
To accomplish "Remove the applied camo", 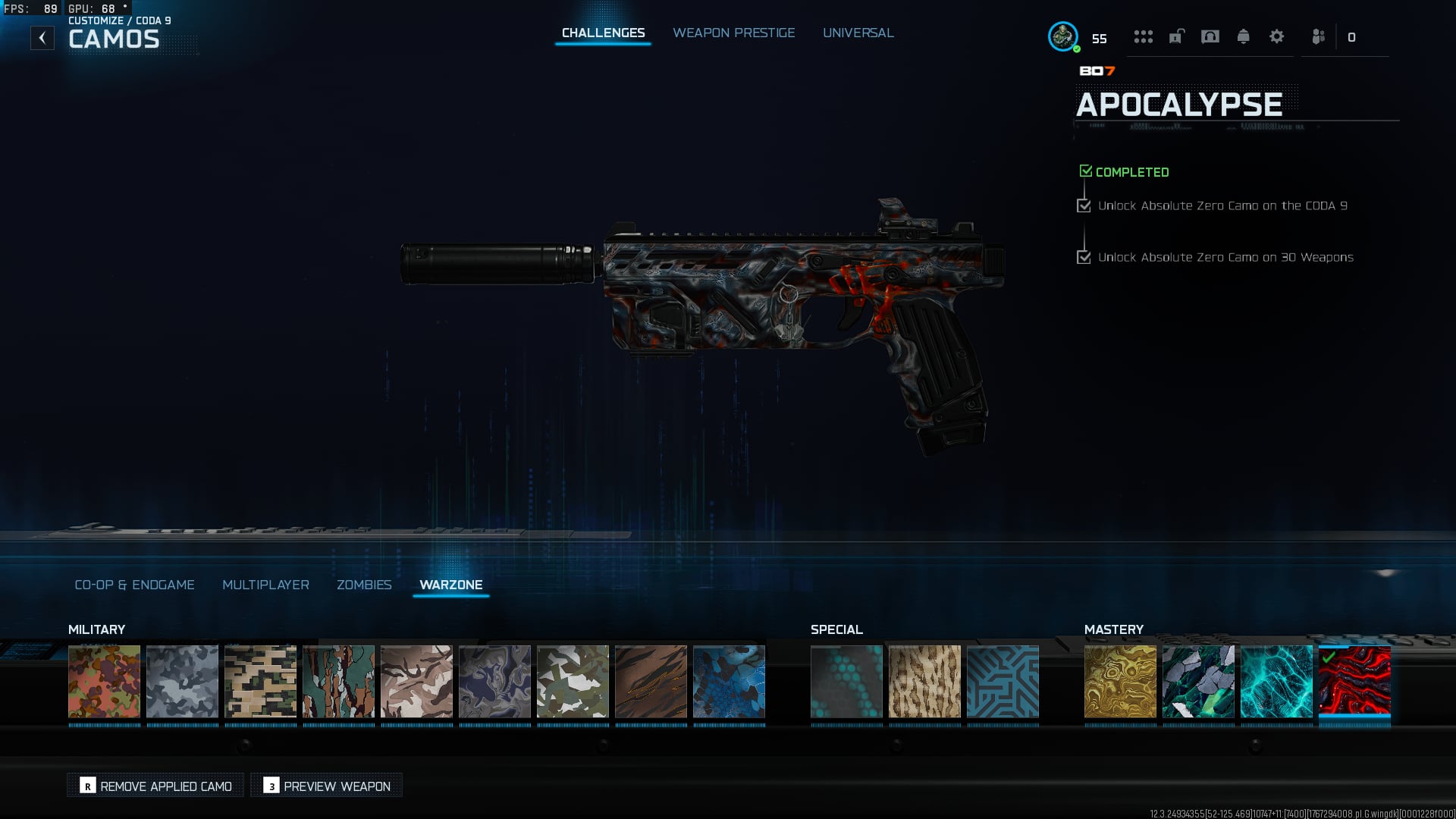I will point(155,786).
